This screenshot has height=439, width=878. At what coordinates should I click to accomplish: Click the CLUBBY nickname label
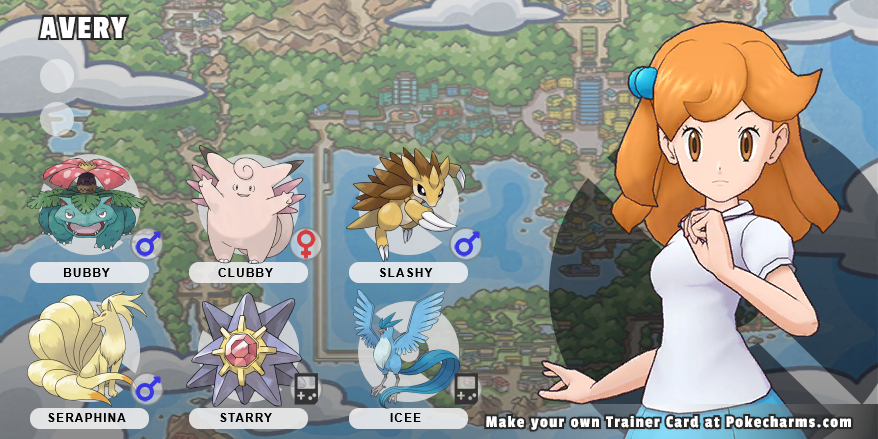248,272
